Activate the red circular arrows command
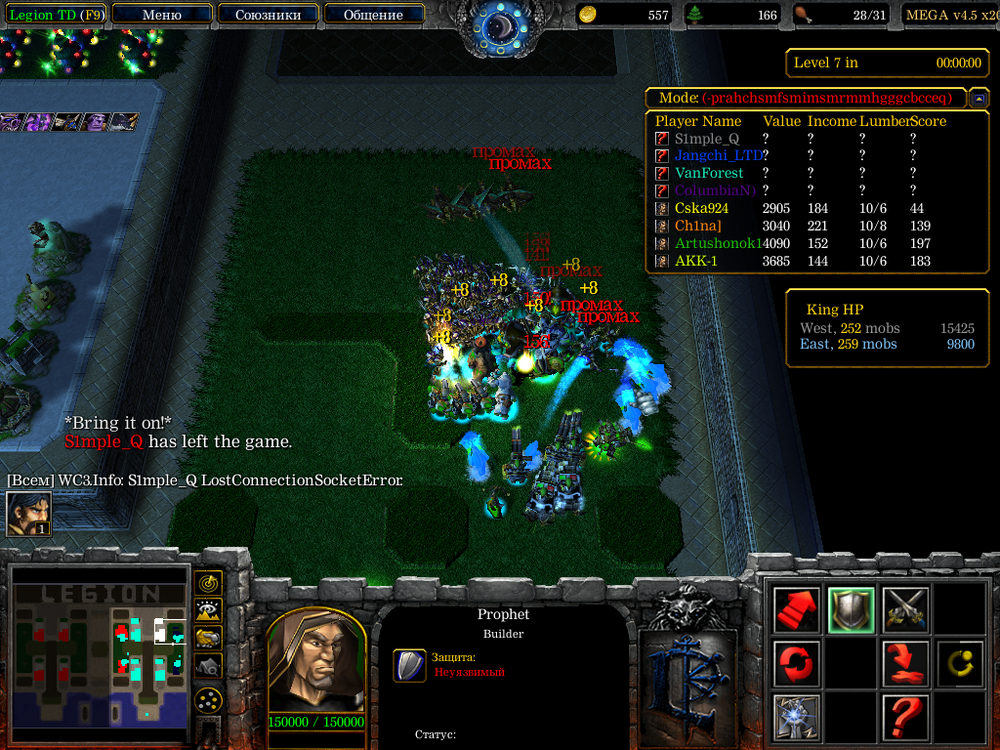Screen dimensions: 1000x750 [797, 663]
